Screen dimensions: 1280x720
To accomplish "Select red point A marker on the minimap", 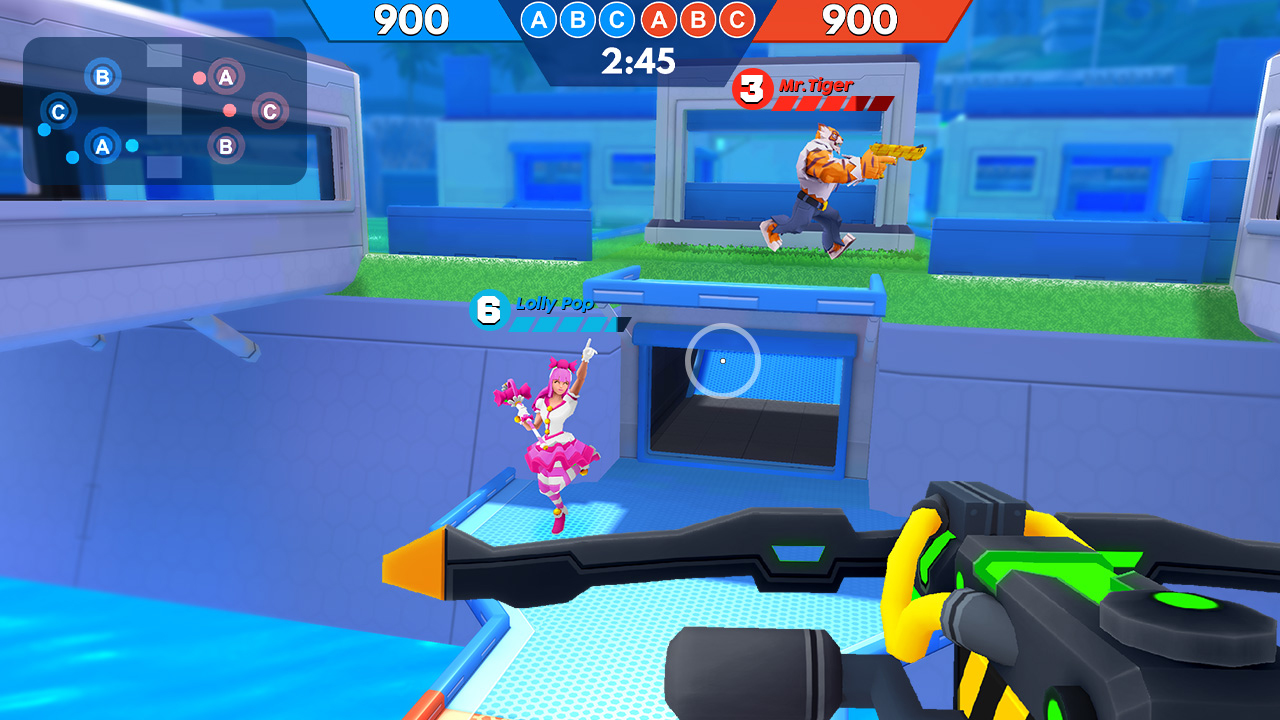I will point(226,75).
